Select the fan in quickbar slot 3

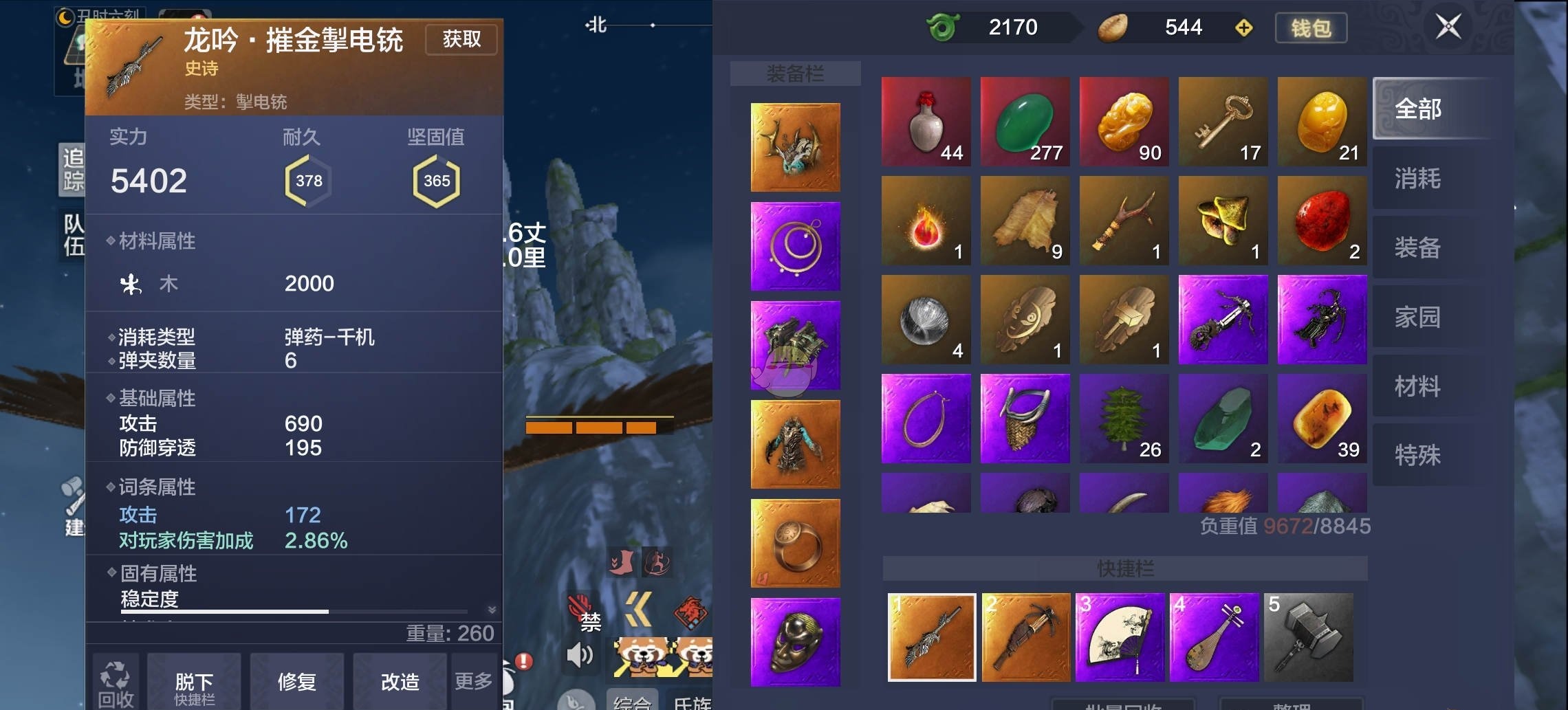coord(1121,637)
